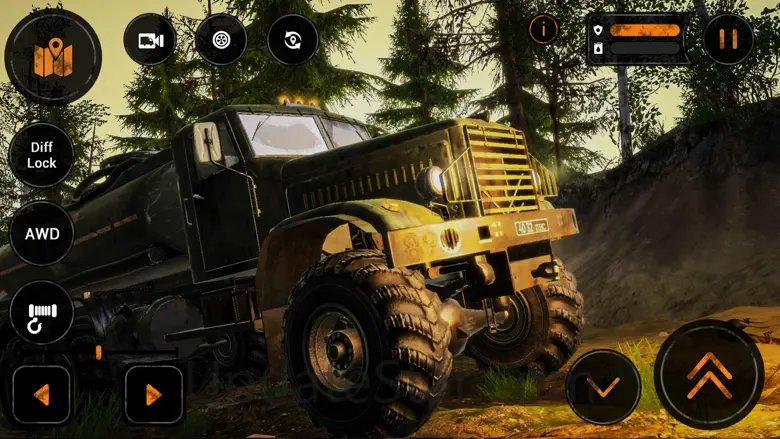Pause the game
This screenshot has height=439, width=780.
(728, 39)
